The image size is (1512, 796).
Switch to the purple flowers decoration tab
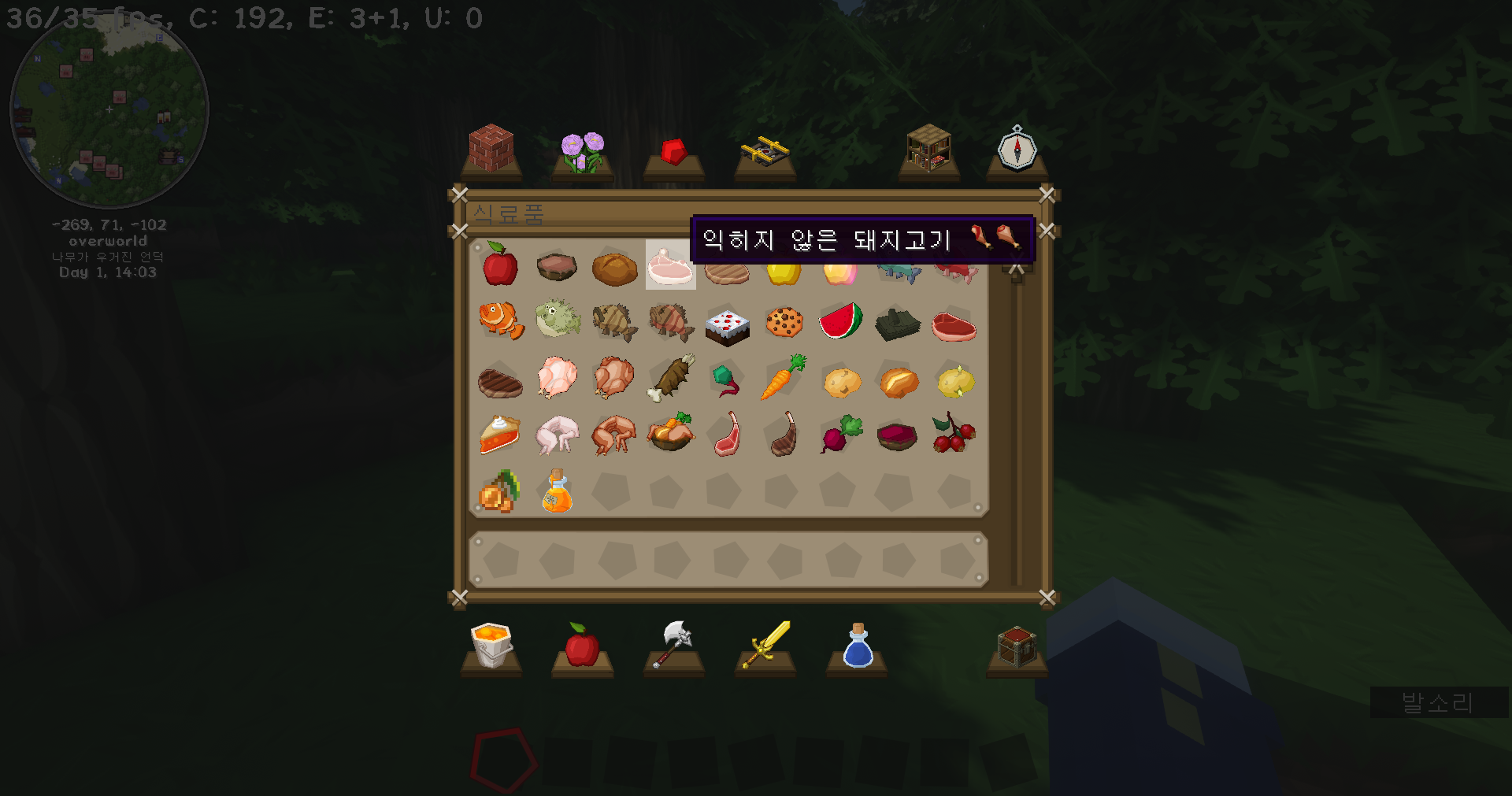coord(583,152)
